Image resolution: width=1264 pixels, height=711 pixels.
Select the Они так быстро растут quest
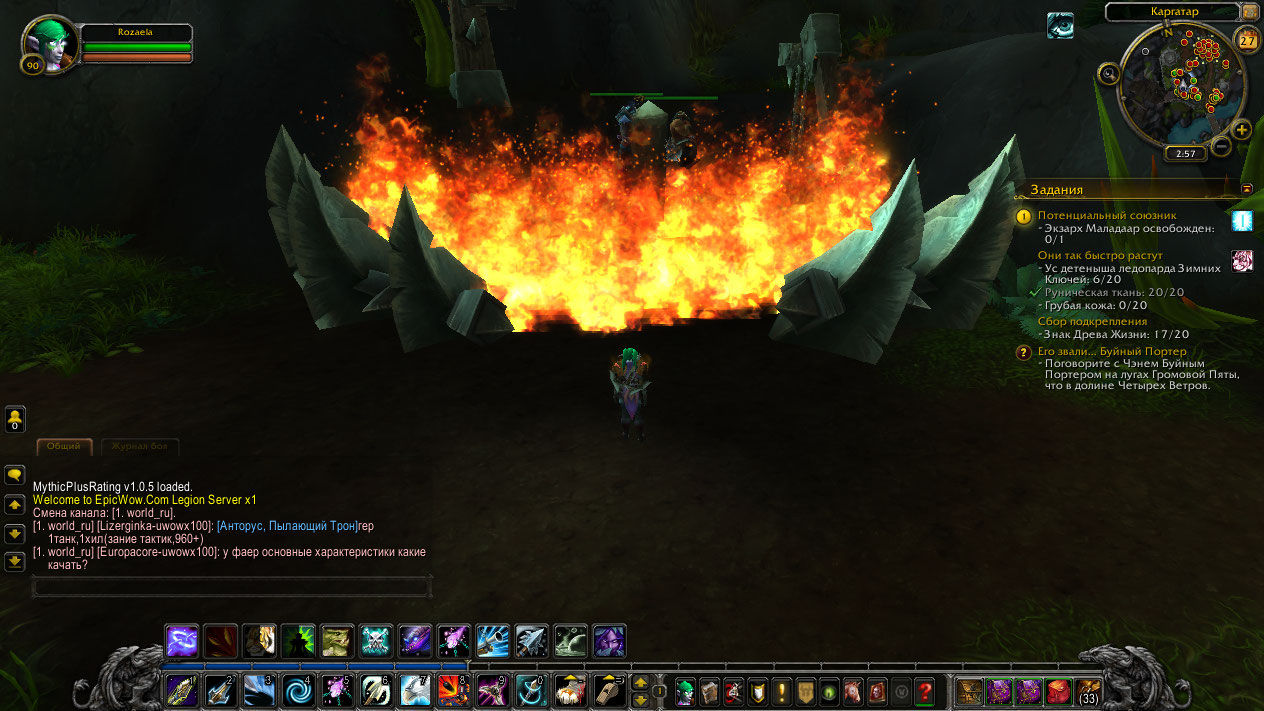click(1099, 255)
